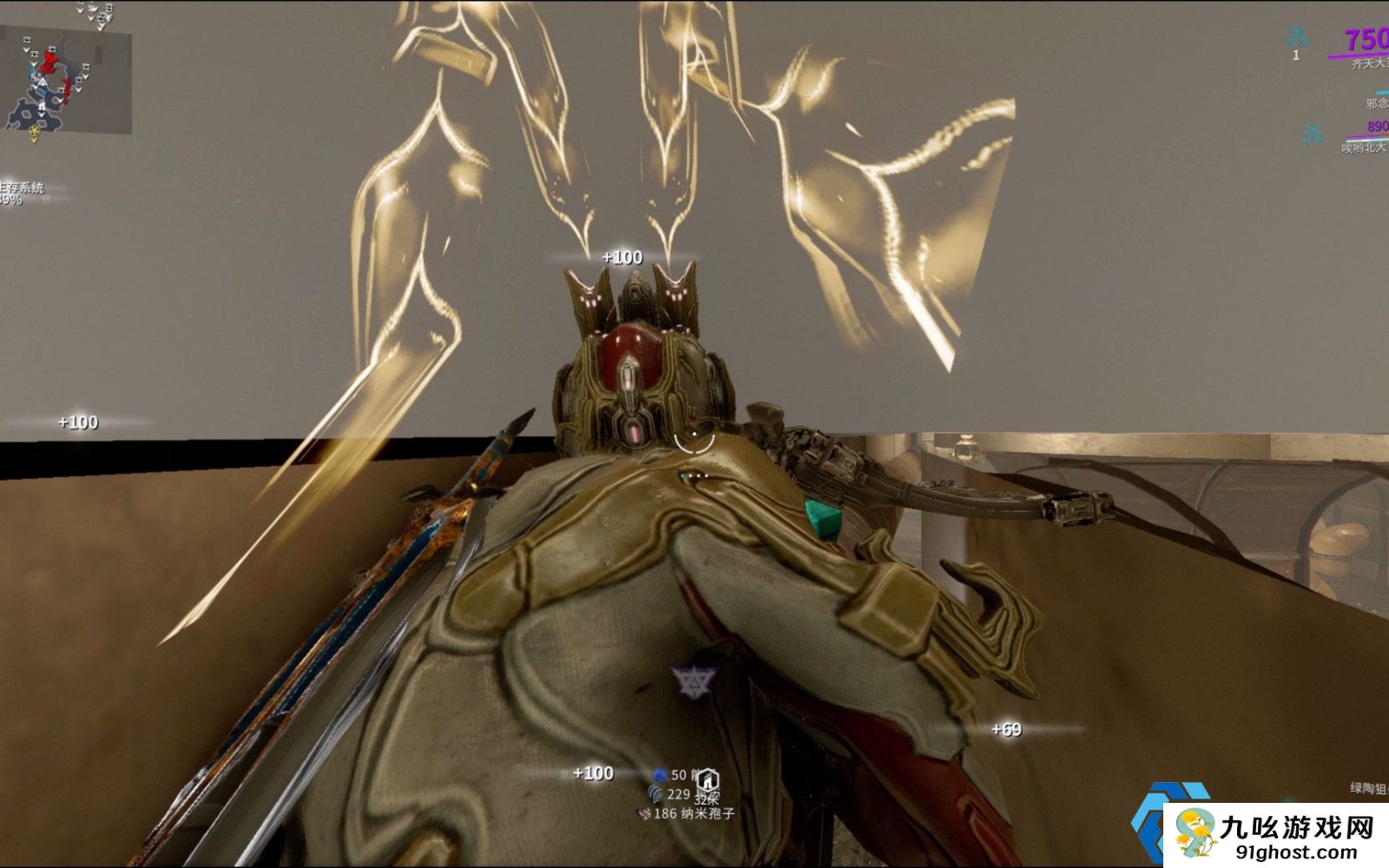
Task: Open the minimap in the top-left corner
Action: point(66,80)
